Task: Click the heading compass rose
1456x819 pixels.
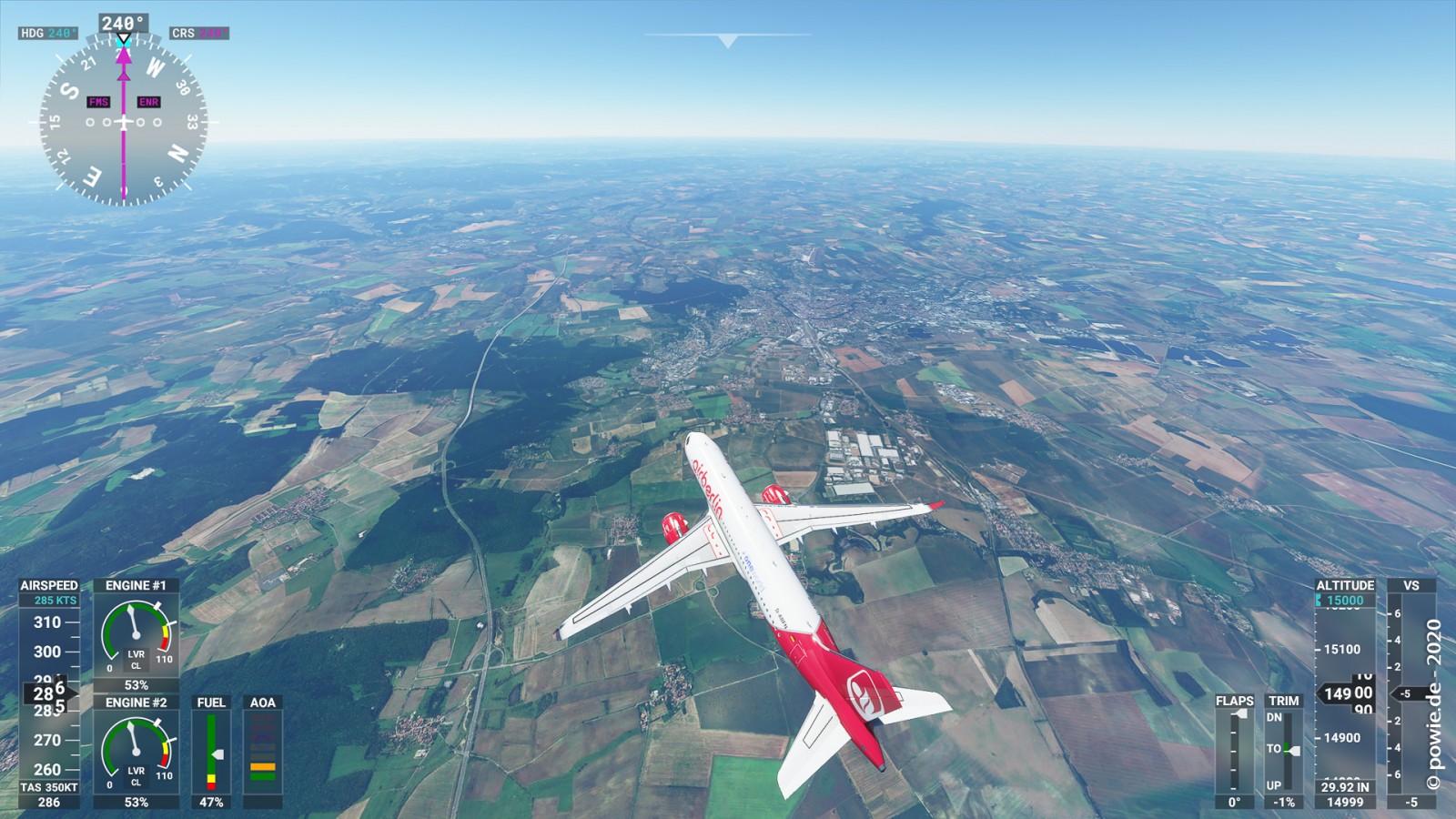Action: (124, 121)
